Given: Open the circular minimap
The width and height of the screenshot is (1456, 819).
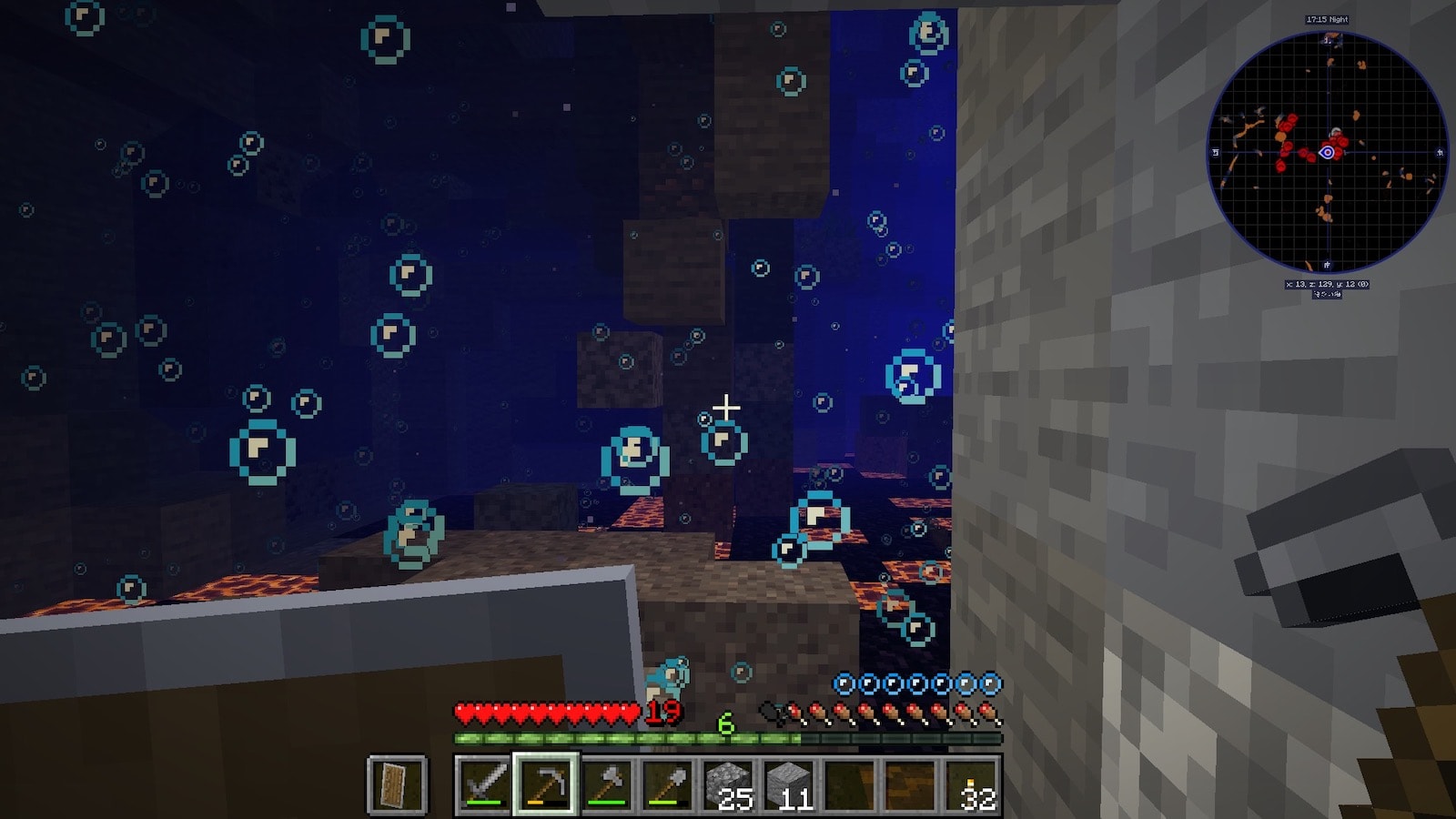Looking at the screenshot, I should coord(1327,152).
